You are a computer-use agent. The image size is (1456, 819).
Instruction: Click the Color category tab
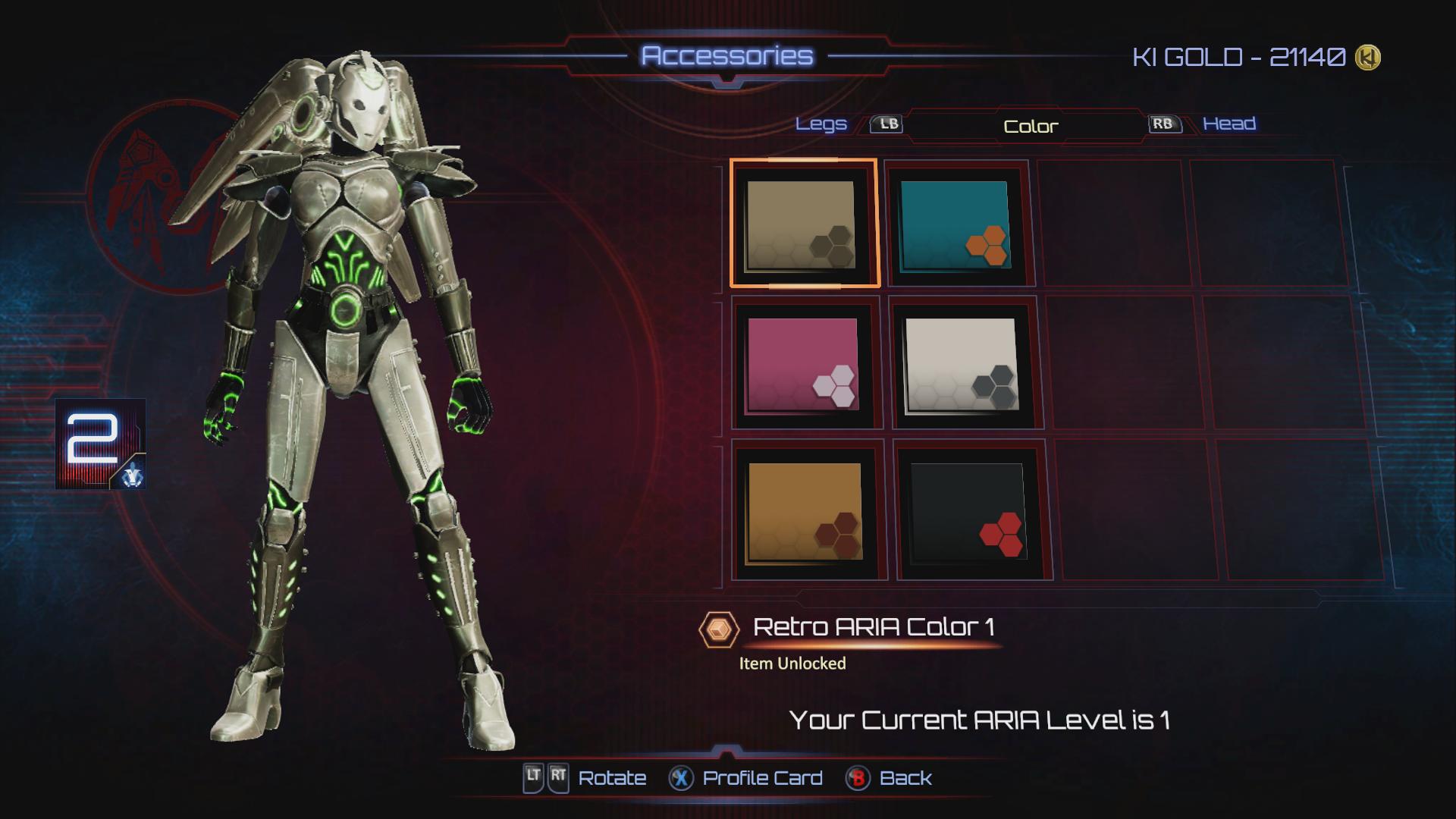1030,127
